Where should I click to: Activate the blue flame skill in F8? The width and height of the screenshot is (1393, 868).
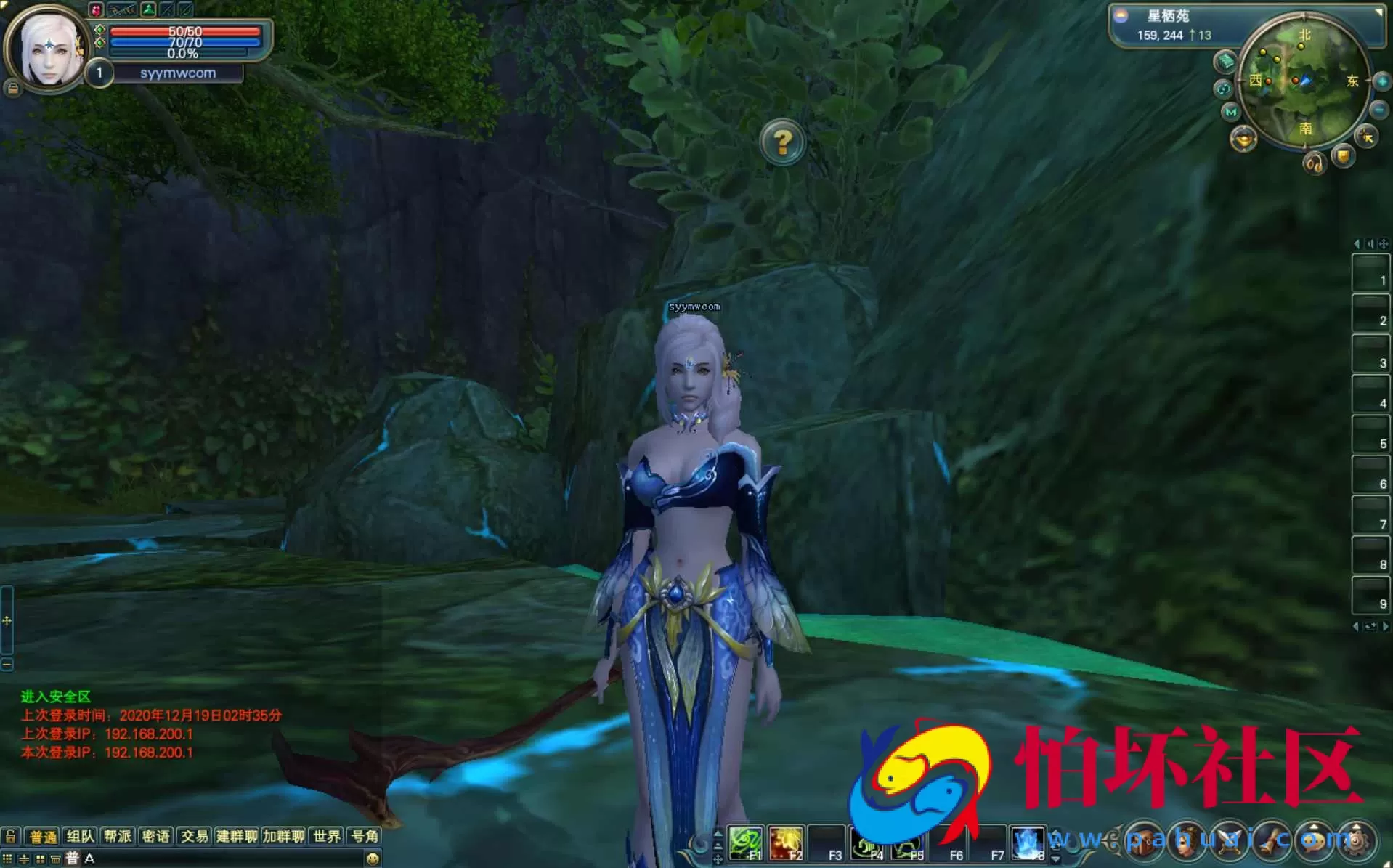[1028, 843]
